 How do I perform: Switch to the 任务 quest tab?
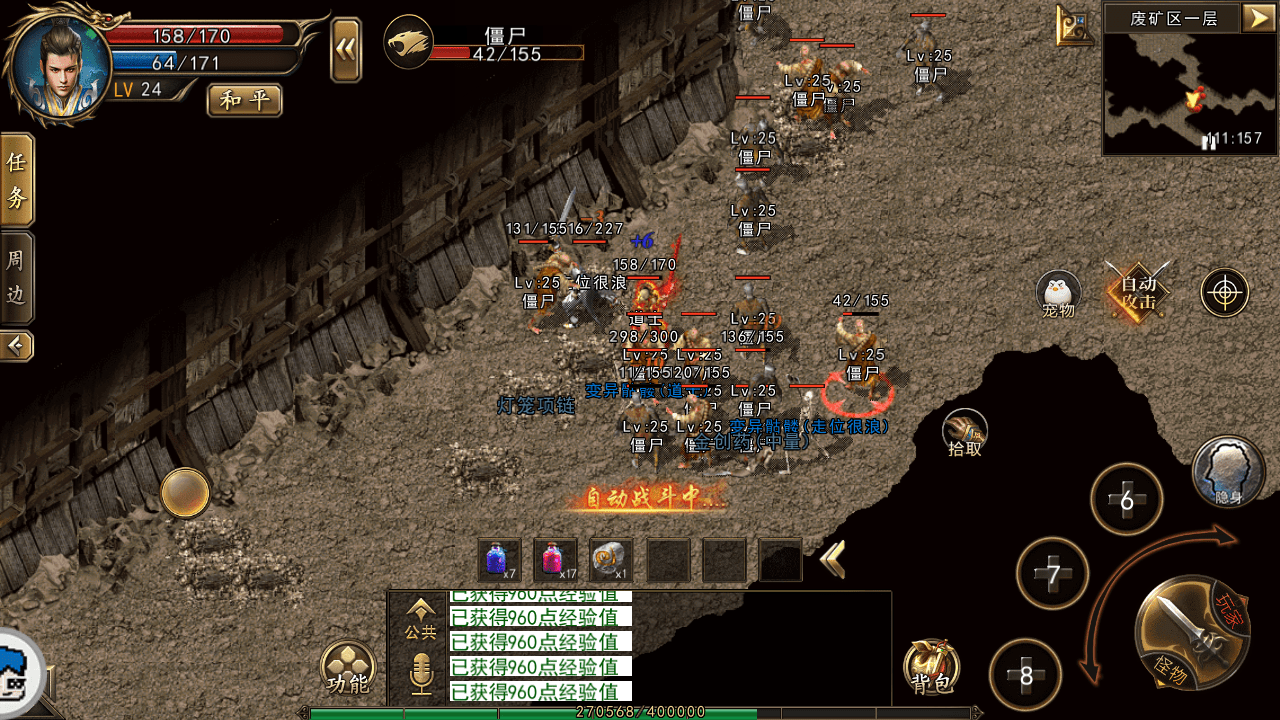click(x=17, y=179)
